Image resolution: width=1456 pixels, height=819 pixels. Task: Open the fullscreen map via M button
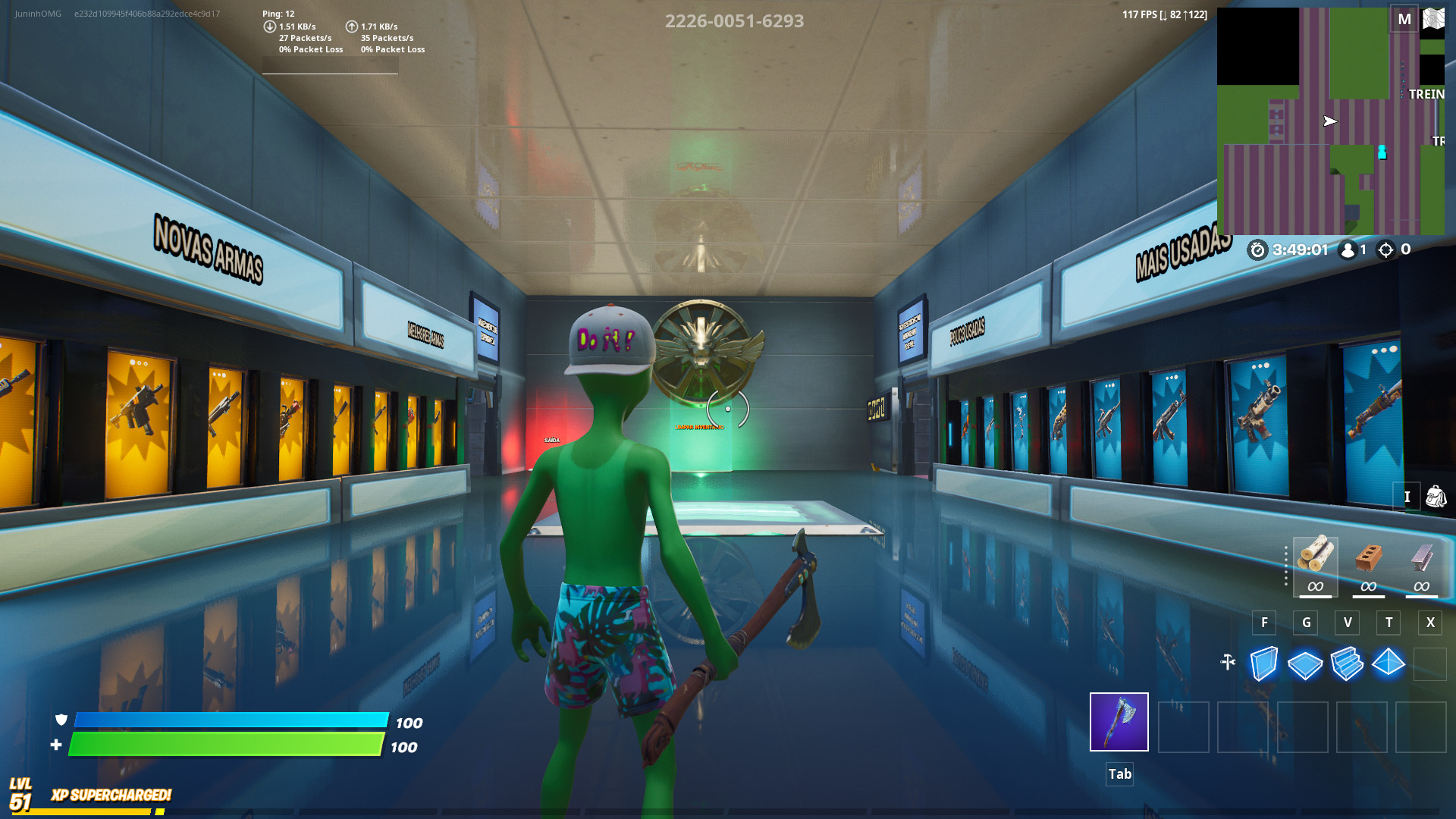[x=1404, y=18]
